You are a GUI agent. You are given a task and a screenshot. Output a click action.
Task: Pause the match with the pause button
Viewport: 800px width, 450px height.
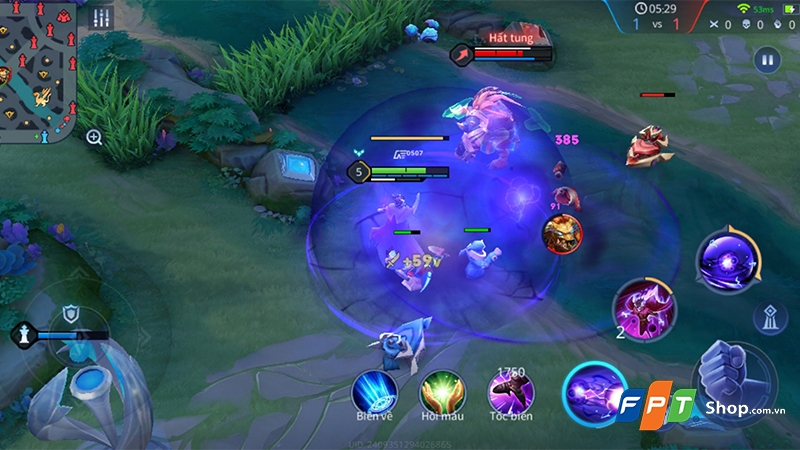coord(767,59)
